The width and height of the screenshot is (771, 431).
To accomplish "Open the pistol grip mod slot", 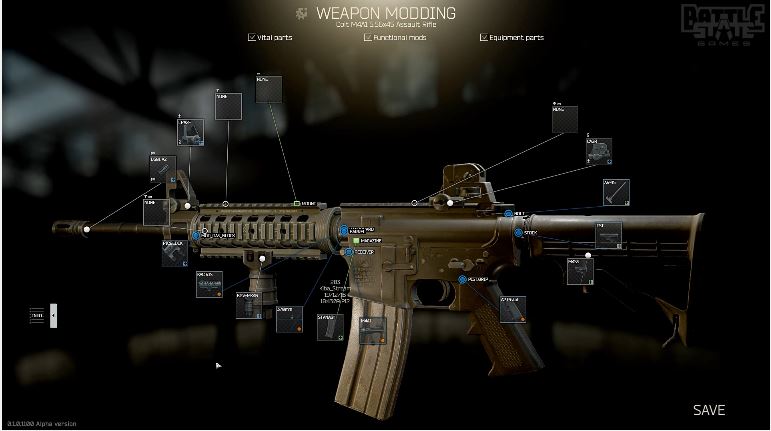I will tap(512, 309).
